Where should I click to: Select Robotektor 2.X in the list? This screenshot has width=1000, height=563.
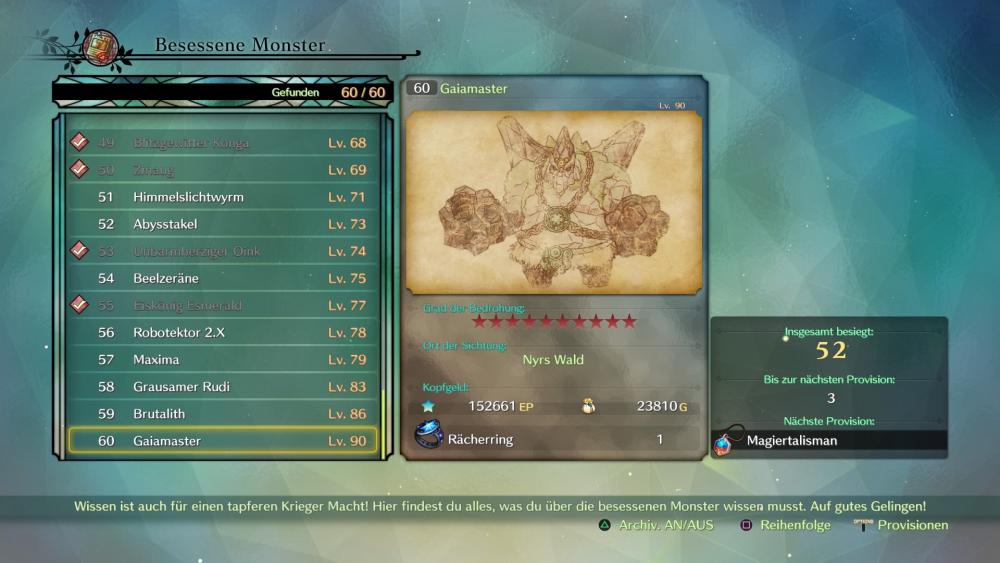(x=222, y=332)
